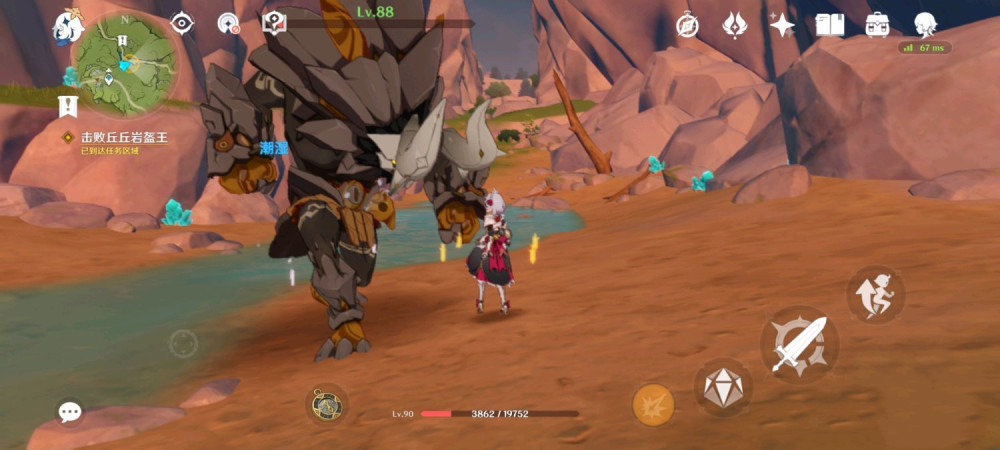Open the winged emblem icon
This screenshot has height=450, width=1000.
point(735,25)
